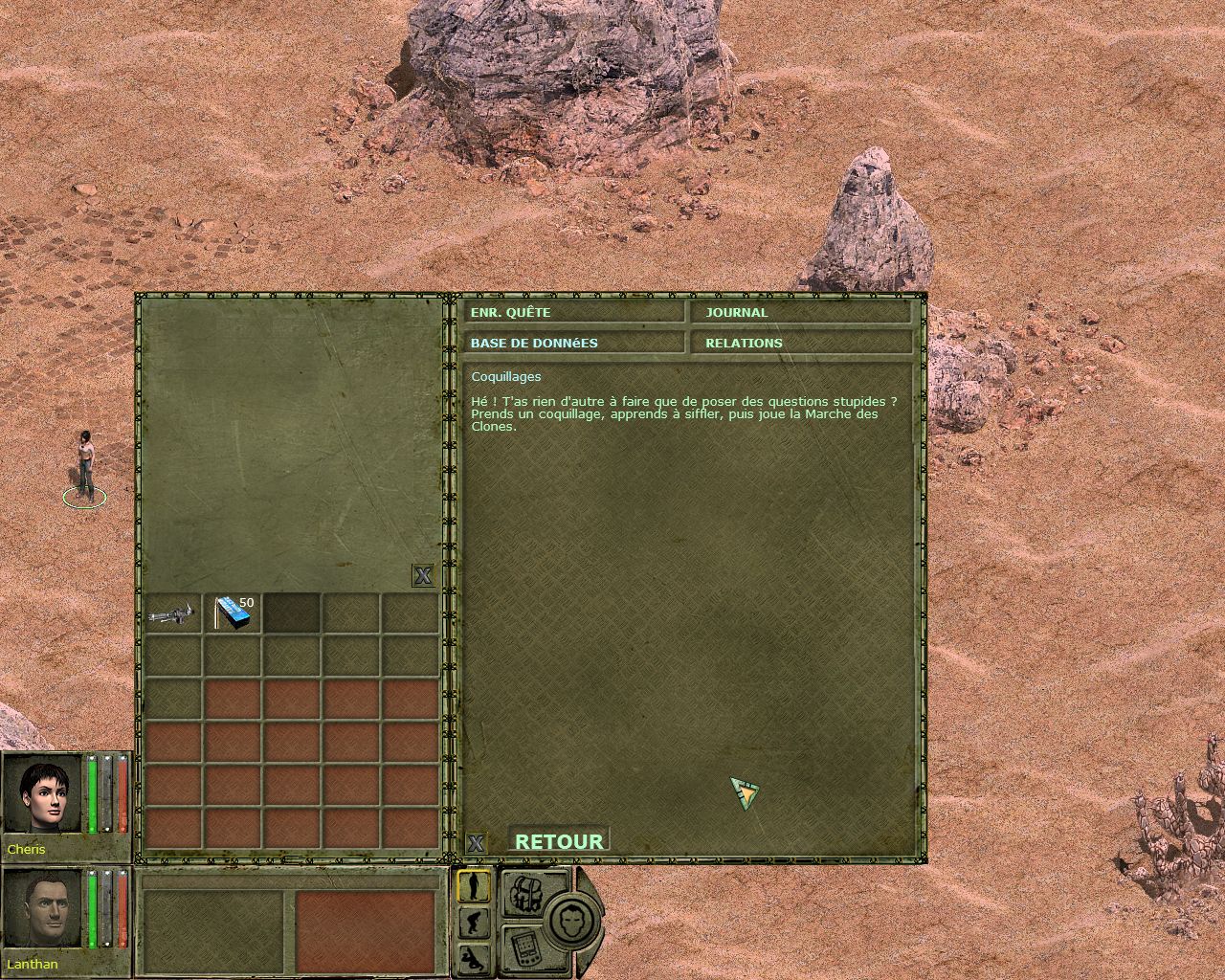
Task: Open the BASE DE DONNÉES tab
Action: tap(574, 343)
